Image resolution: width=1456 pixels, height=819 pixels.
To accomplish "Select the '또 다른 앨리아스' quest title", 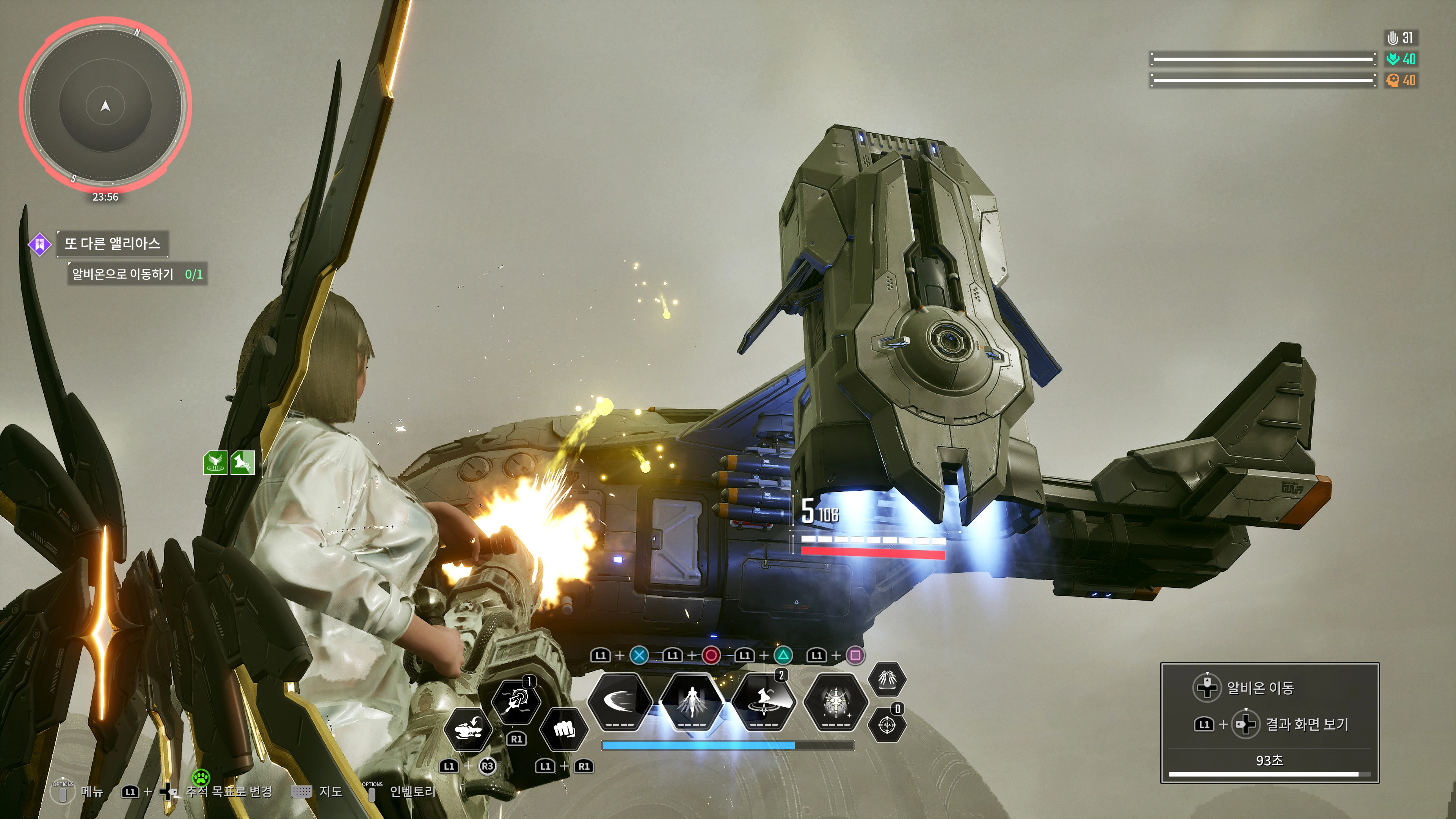I will (x=112, y=243).
